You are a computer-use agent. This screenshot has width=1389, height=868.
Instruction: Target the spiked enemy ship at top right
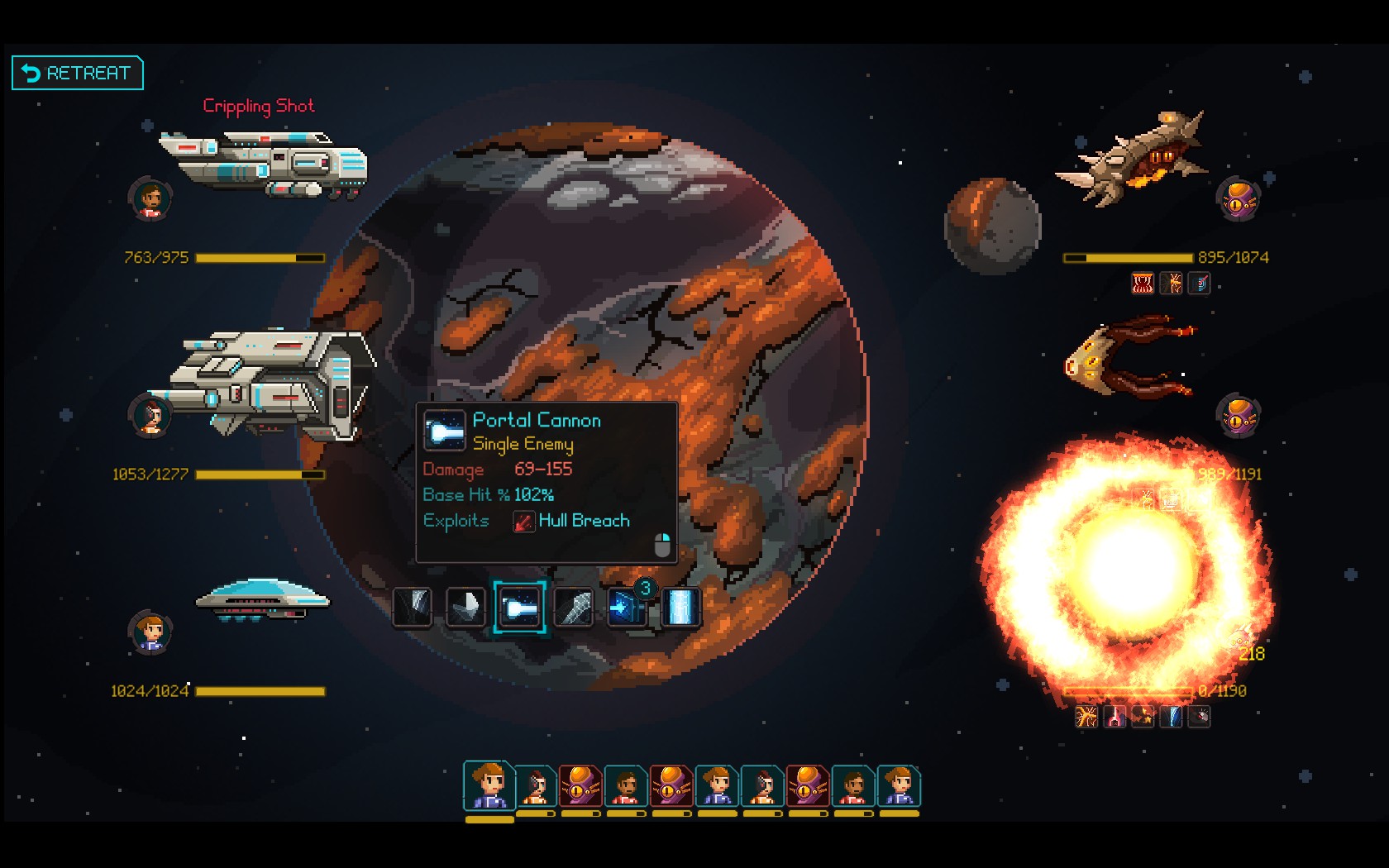[1141, 157]
